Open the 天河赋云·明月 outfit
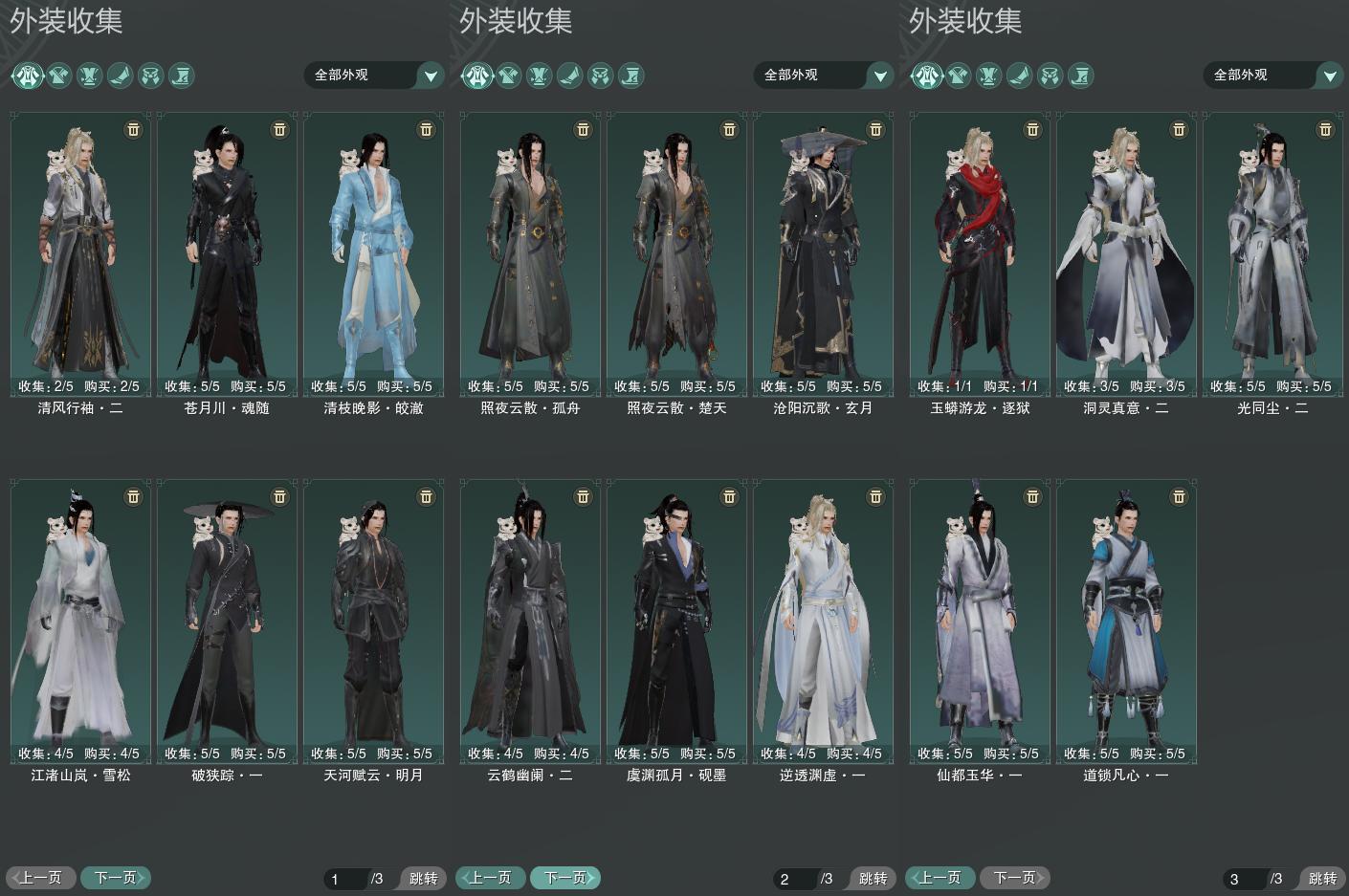 click(373, 622)
